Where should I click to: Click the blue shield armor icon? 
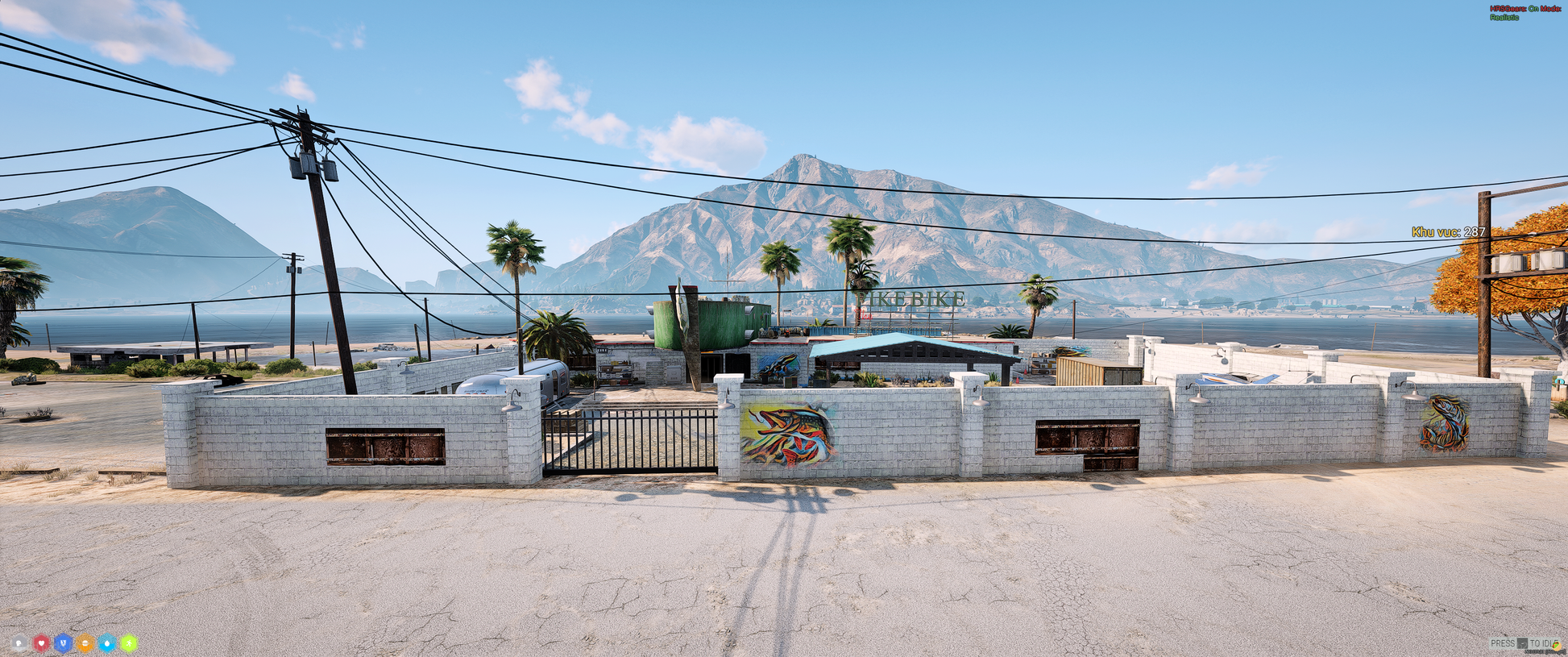tap(63, 643)
